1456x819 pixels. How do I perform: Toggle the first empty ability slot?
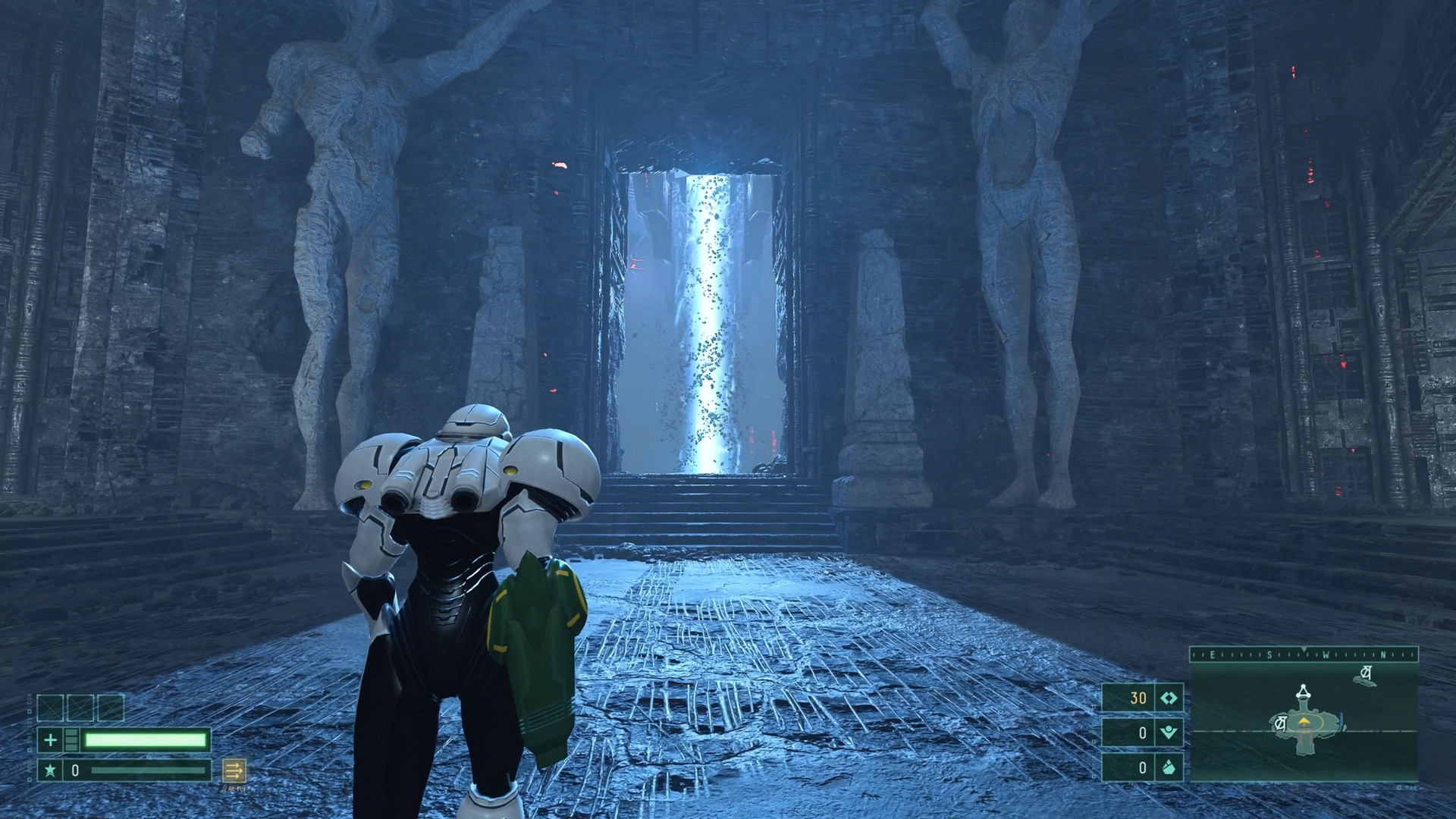coord(50,708)
